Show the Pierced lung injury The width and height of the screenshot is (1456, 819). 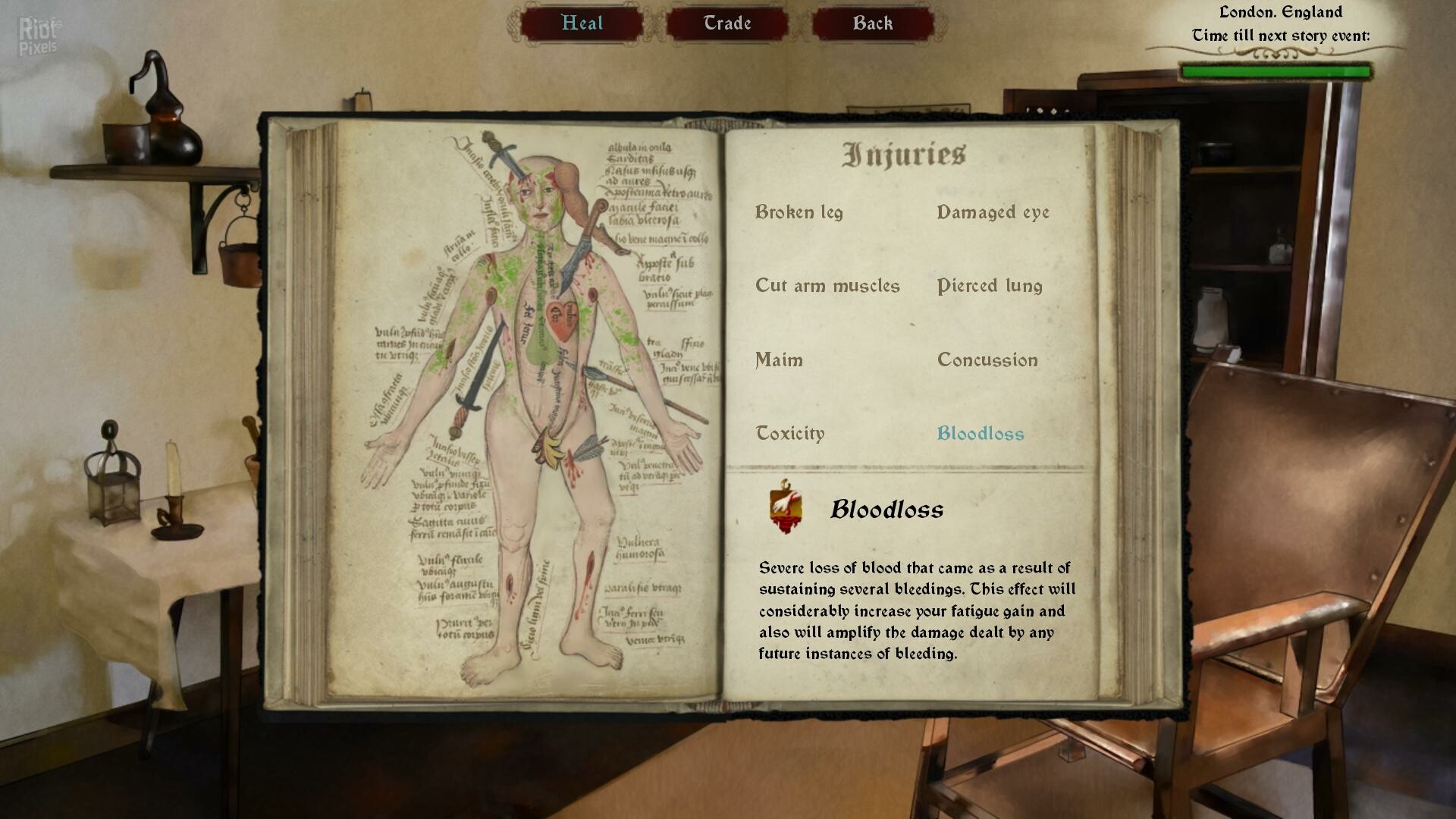pyautogui.click(x=990, y=286)
